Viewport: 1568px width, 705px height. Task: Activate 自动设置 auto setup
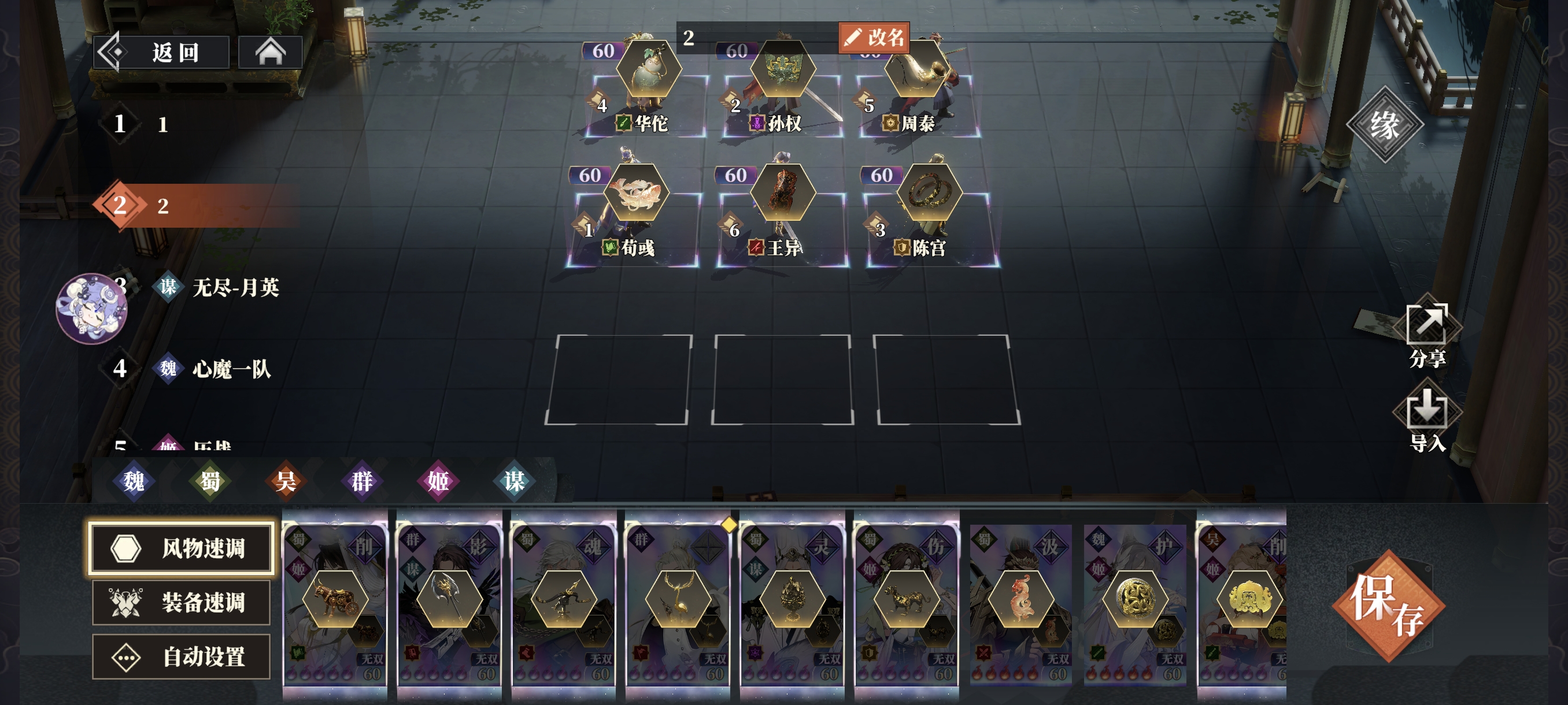(181, 656)
